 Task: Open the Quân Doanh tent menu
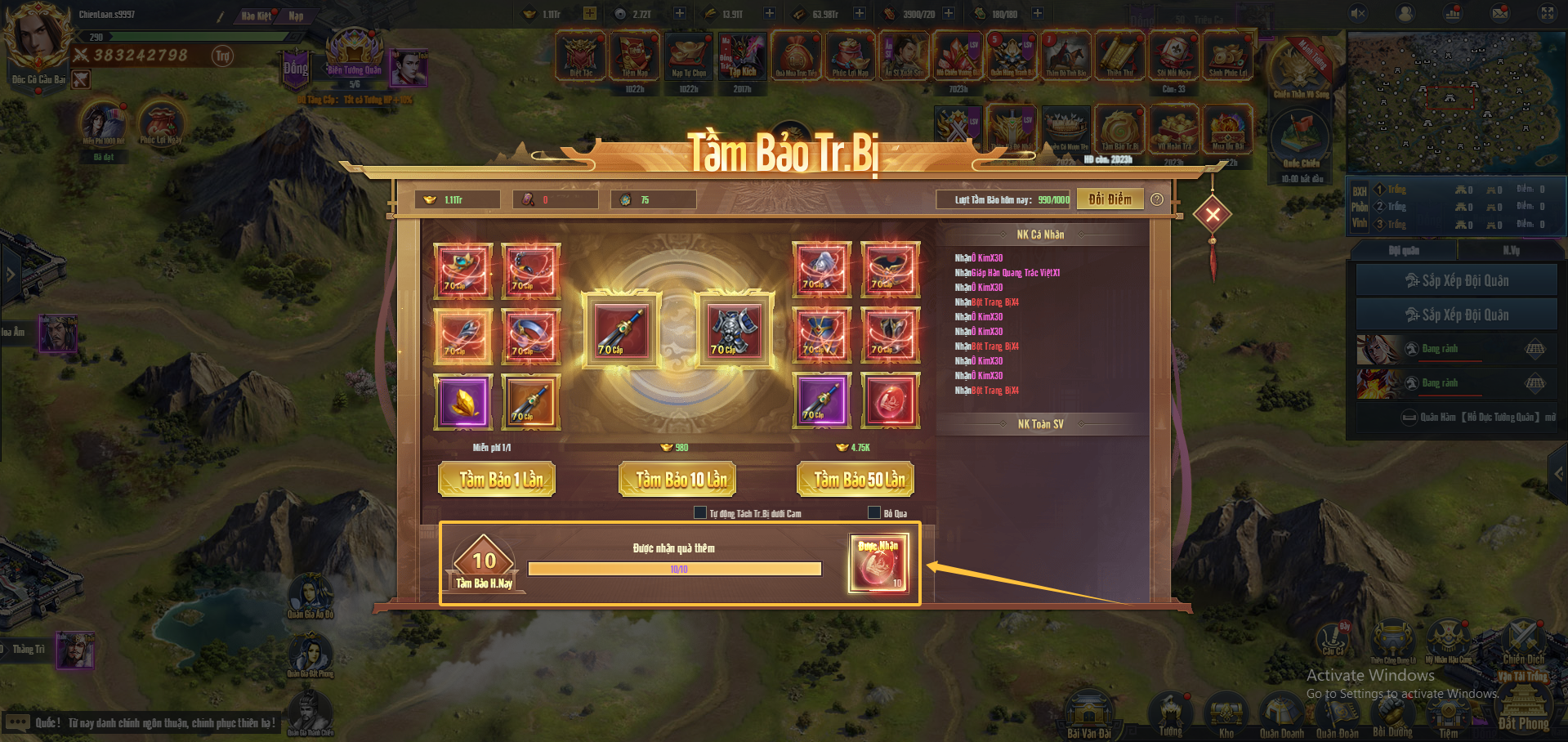[1280, 713]
